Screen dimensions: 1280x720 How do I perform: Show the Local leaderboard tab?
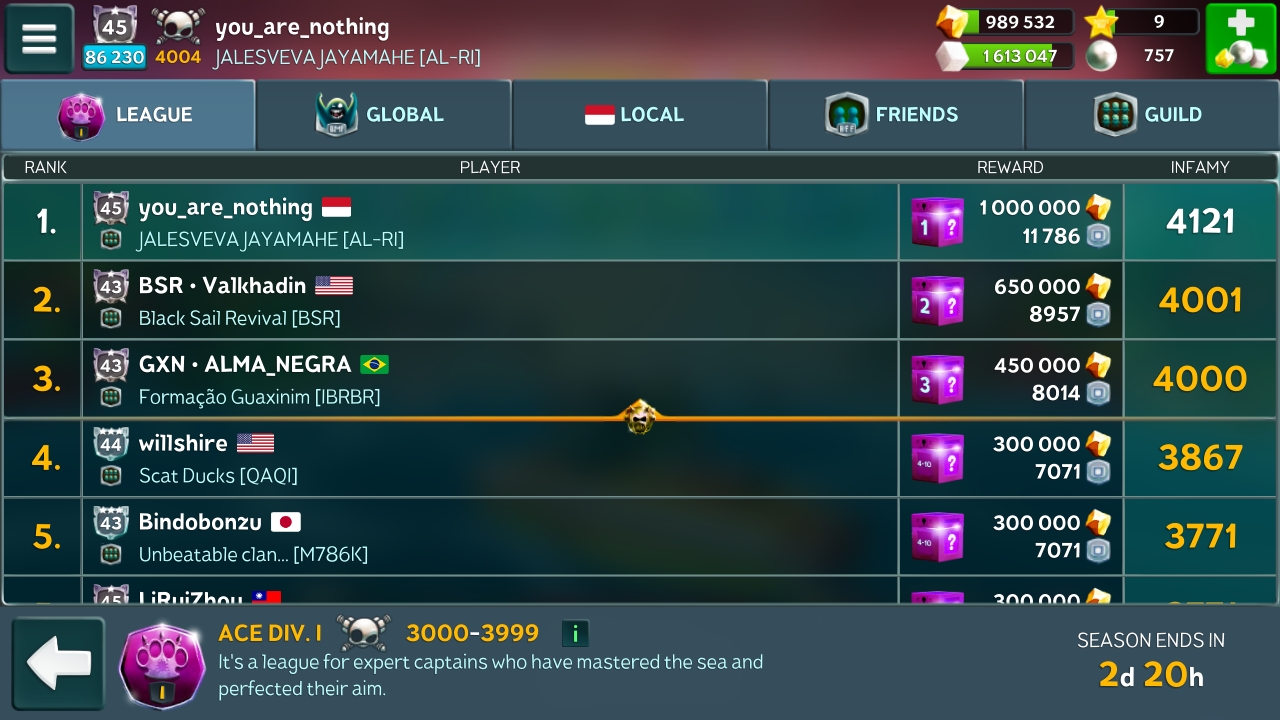[640, 115]
